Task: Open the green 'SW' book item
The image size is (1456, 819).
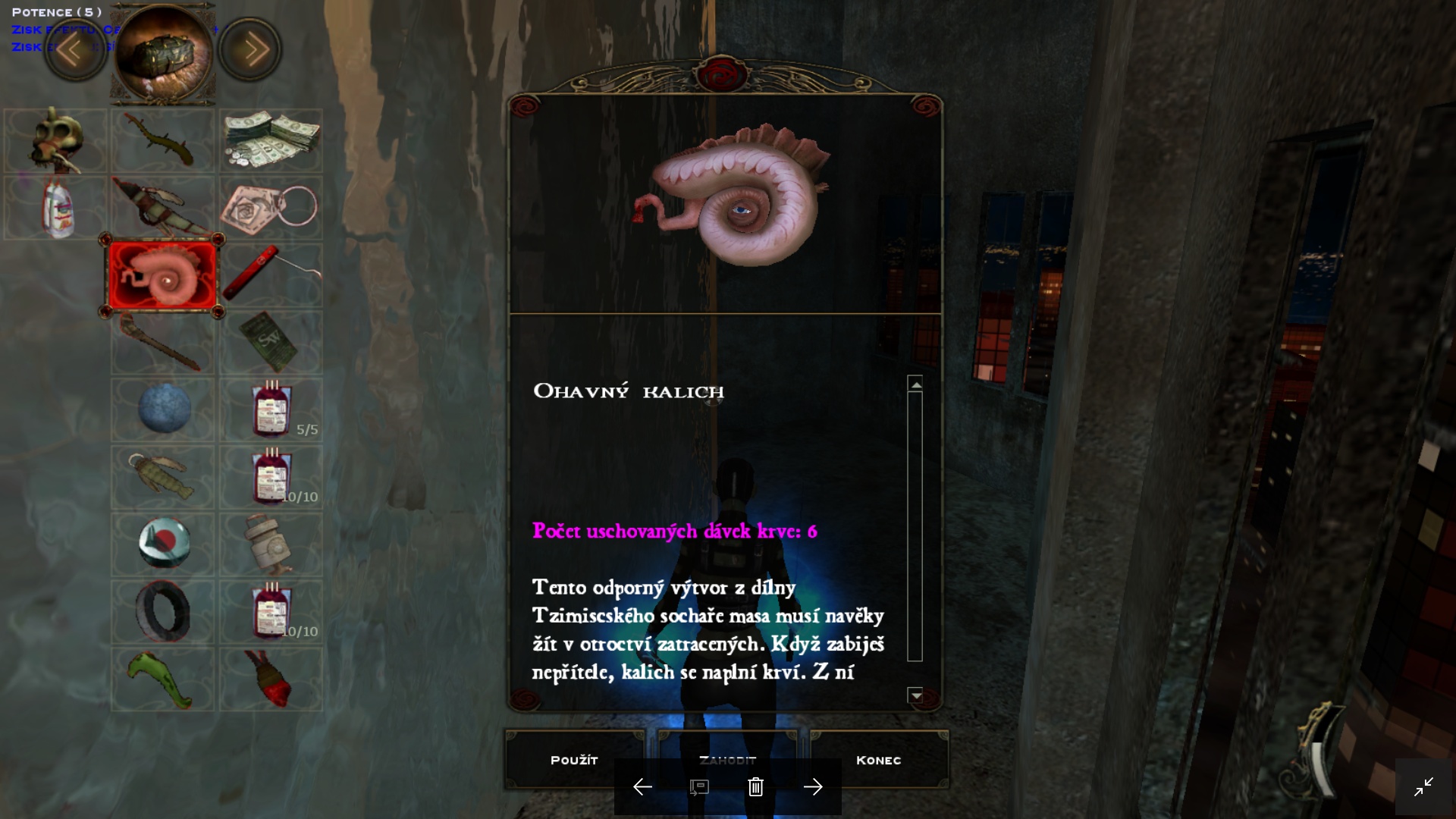Action: [x=270, y=341]
